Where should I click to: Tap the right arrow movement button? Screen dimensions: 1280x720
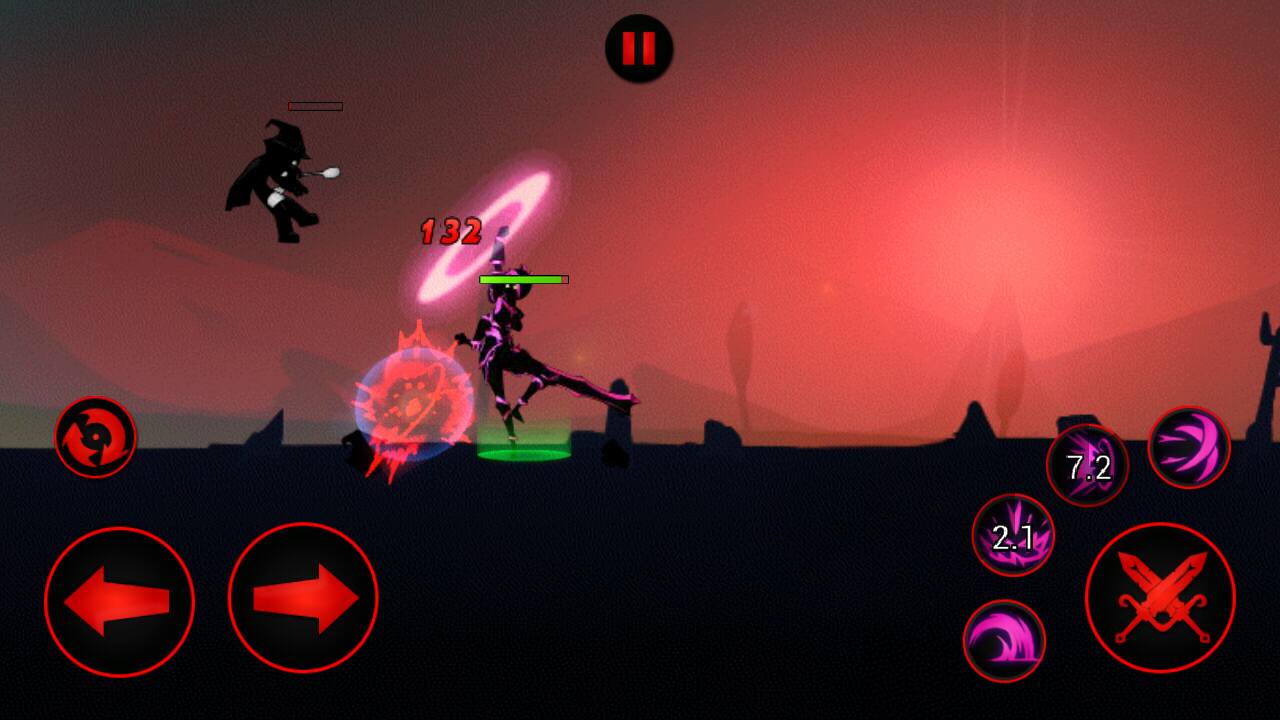pyautogui.click(x=303, y=598)
